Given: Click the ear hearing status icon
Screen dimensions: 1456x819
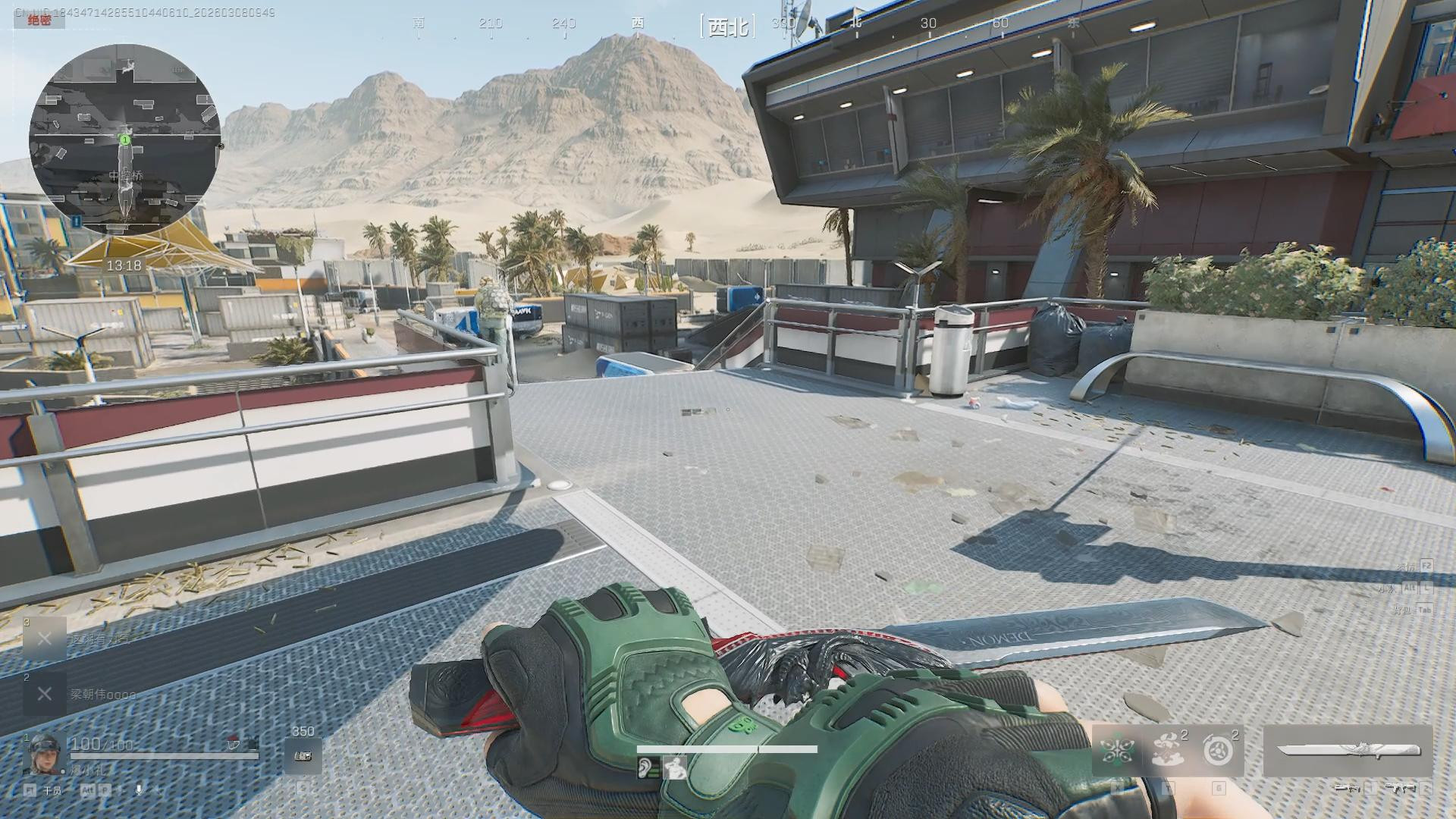Looking at the screenshot, I should coord(645,768).
